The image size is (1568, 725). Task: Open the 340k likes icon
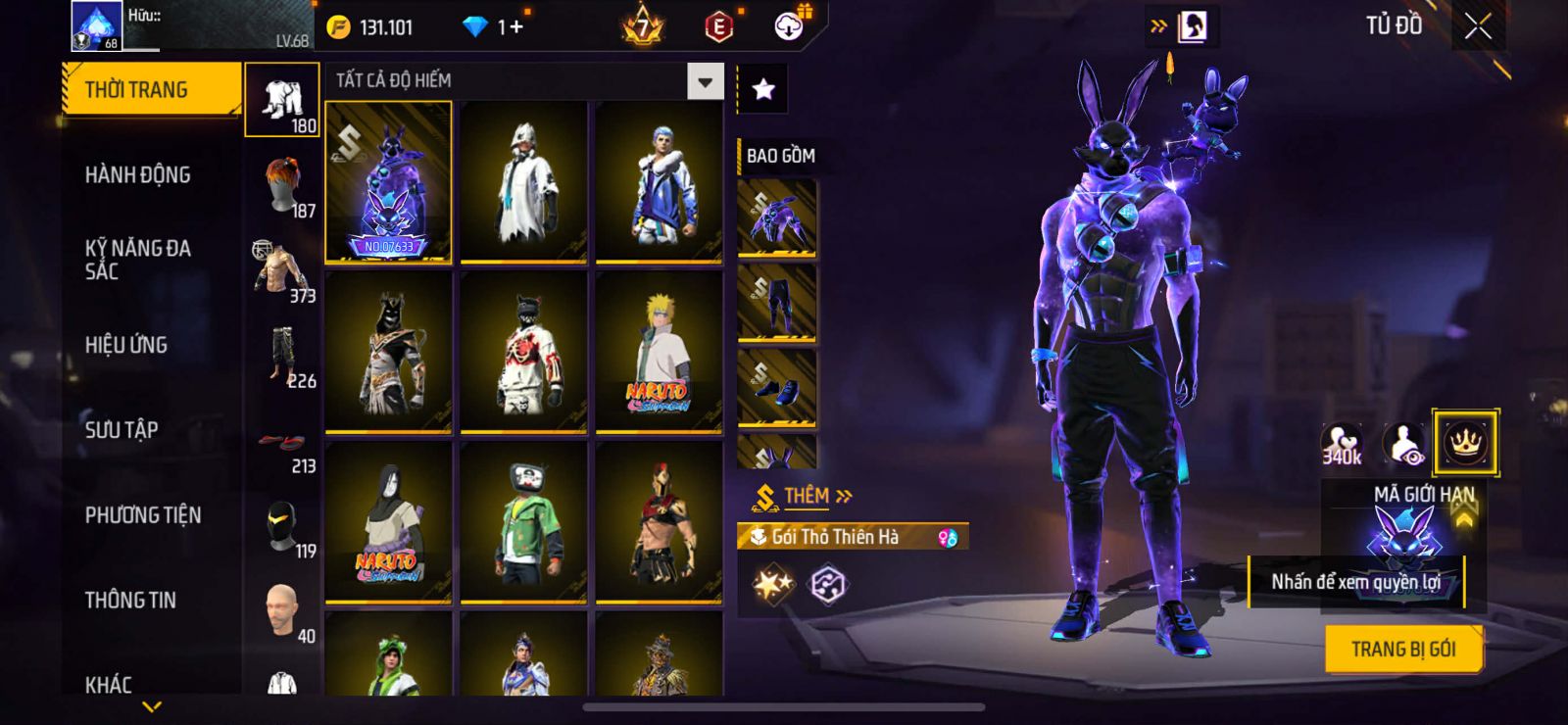tap(1342, 444)
